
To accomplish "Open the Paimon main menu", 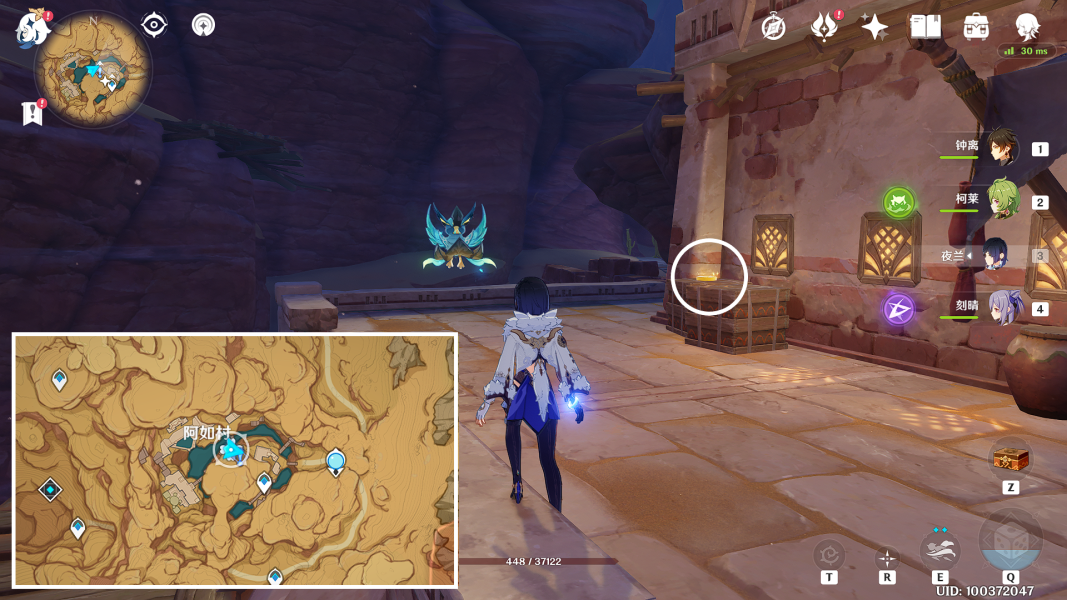I will click(33, 28).
